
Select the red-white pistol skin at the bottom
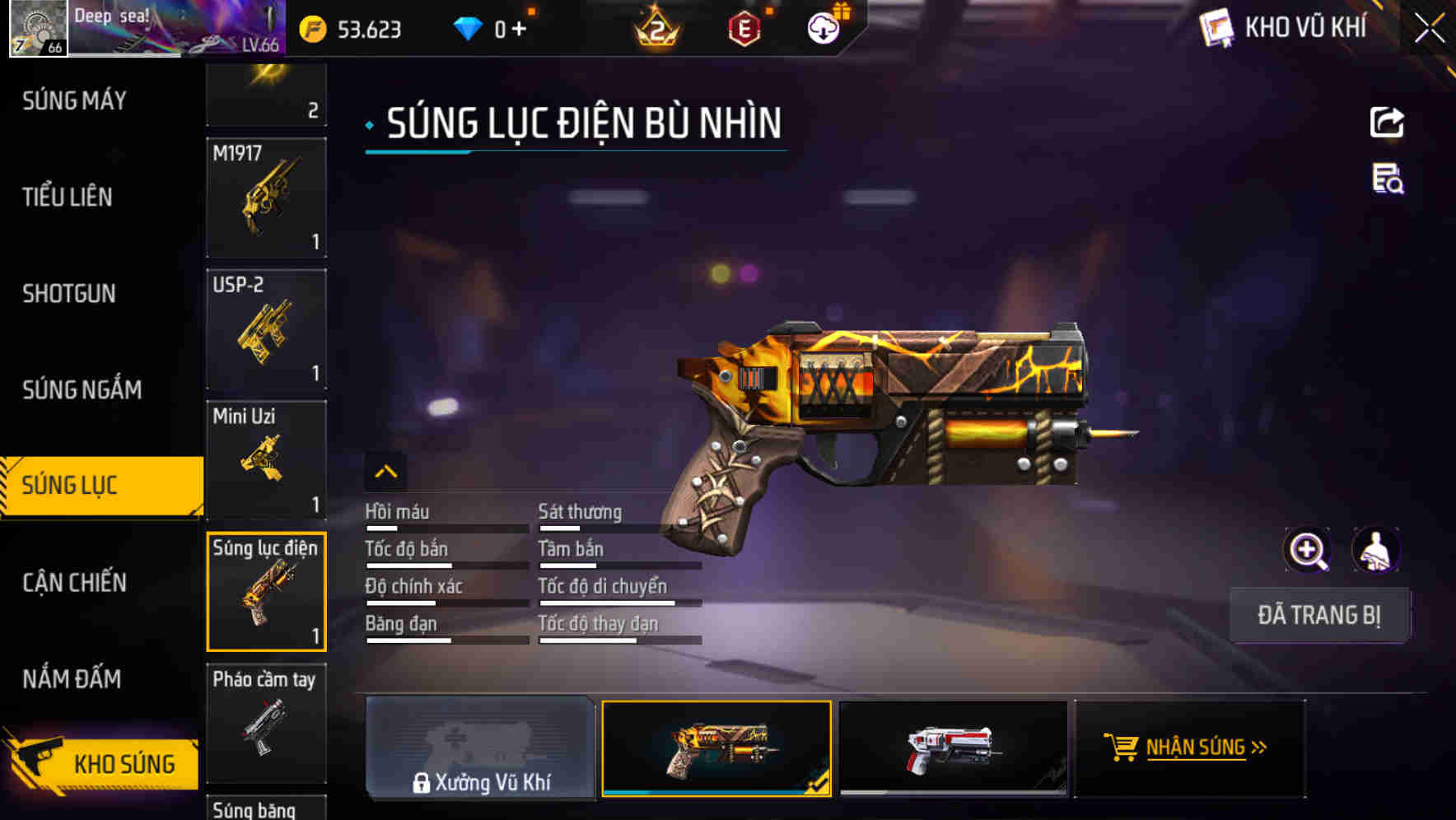(x=953, y=748)
